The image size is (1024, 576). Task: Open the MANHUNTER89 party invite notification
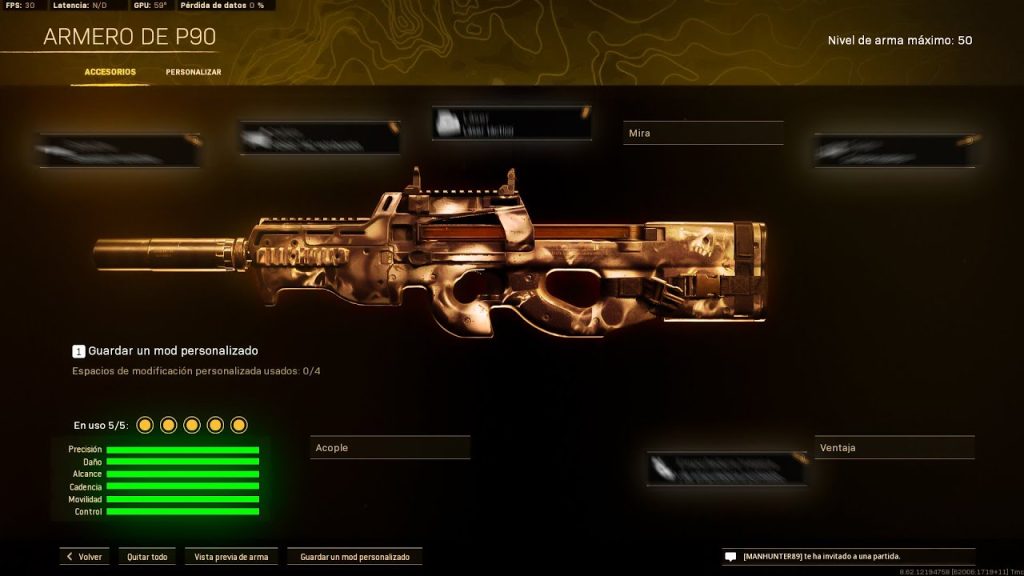848,556
